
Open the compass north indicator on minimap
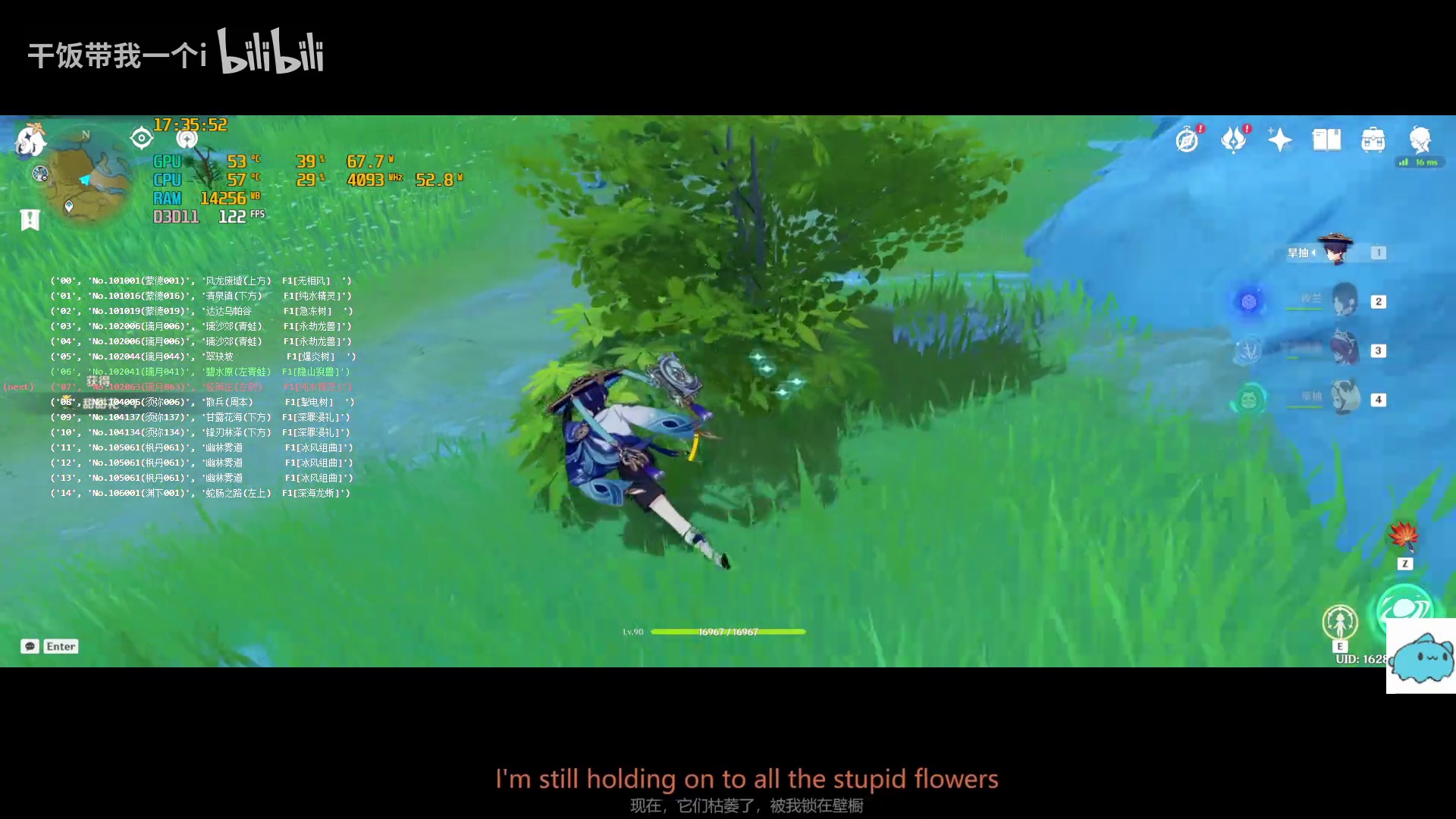85,134
